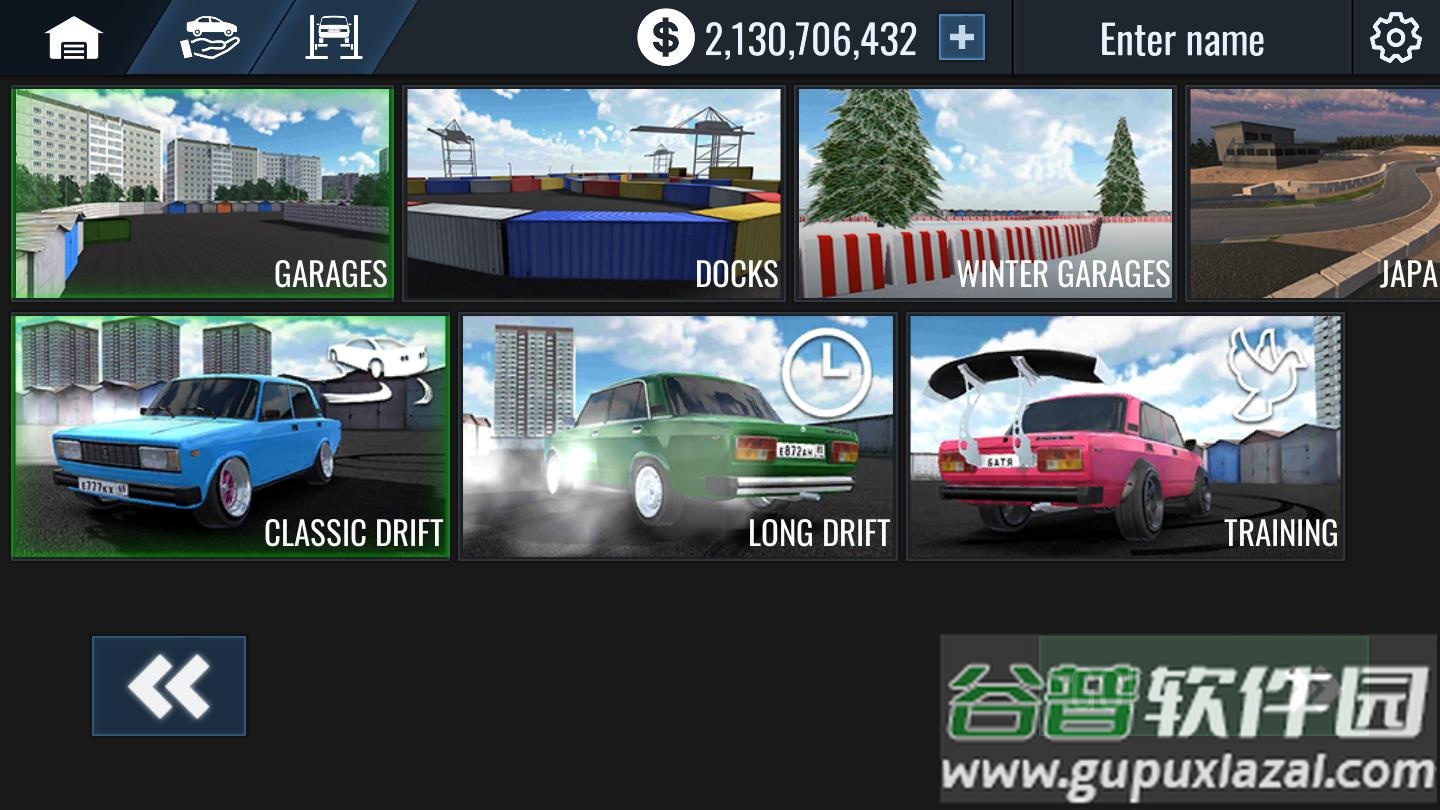This screenshot has width=1440, height=810.
Task: Open settings with the gear icon
Action: (x=1395, y=39)
